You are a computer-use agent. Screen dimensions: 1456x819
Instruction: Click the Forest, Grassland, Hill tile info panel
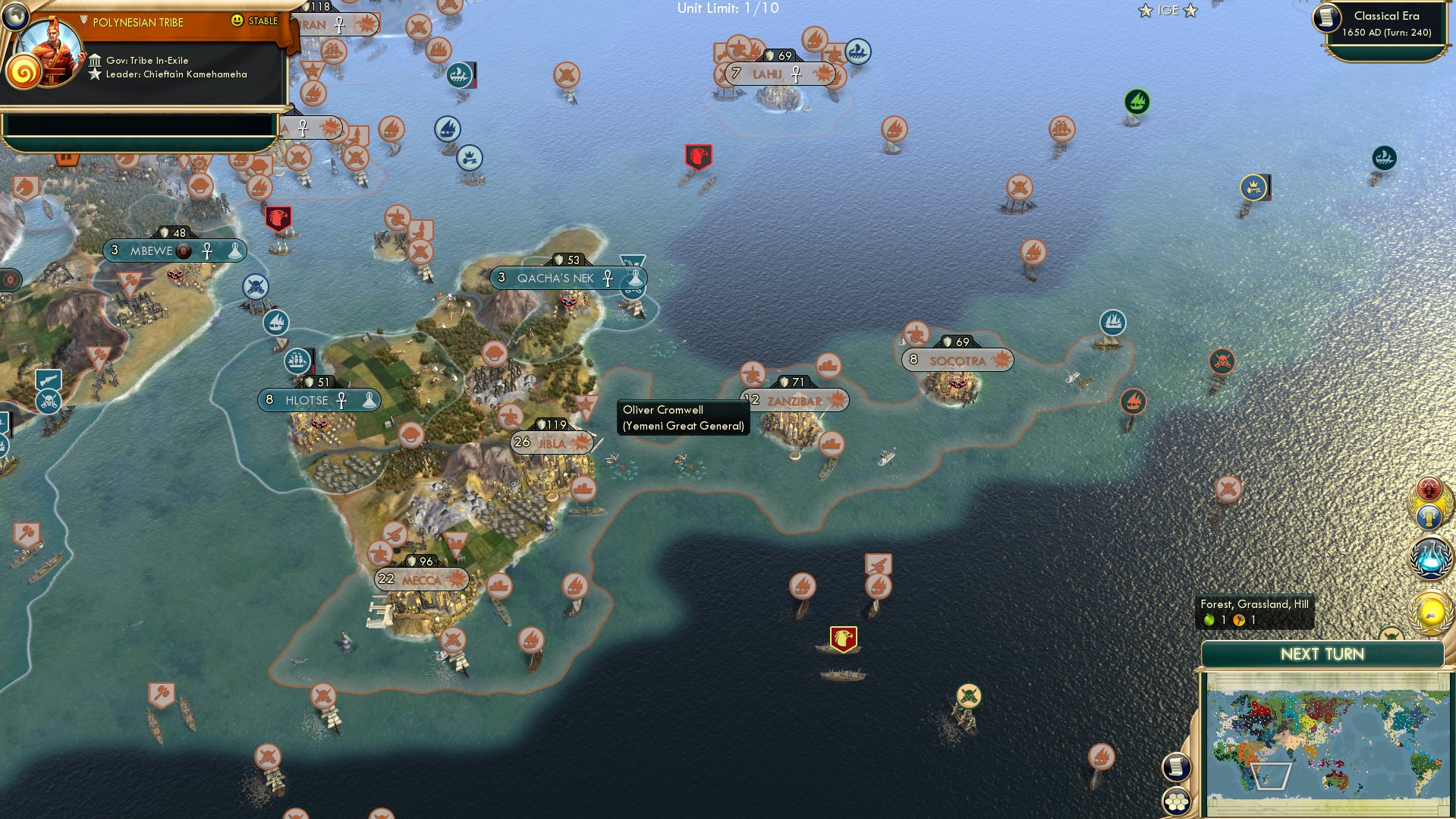point(1255,612)
